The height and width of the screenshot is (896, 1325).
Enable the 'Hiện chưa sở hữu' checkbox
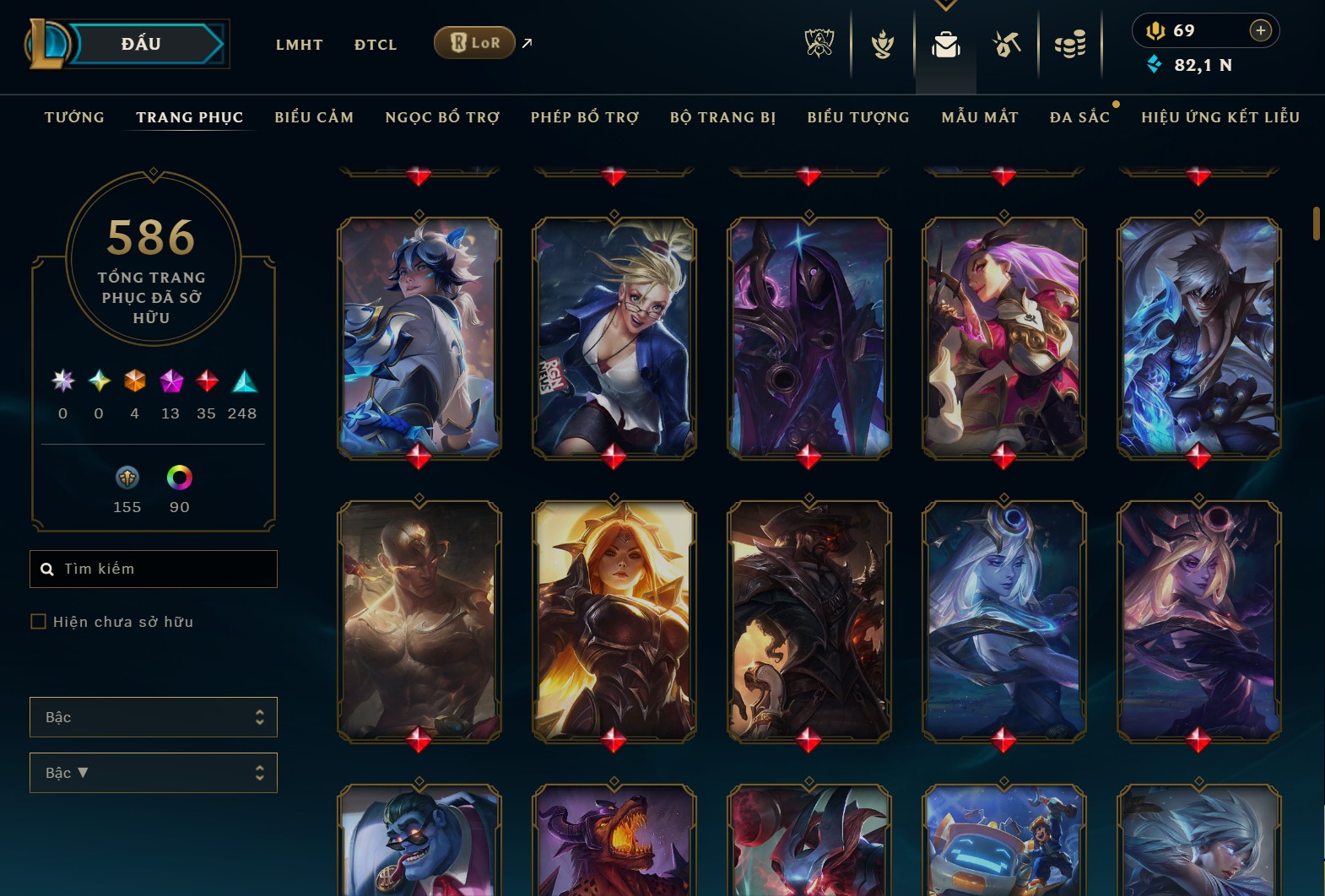pyautogui.click(x=39, y=621)
